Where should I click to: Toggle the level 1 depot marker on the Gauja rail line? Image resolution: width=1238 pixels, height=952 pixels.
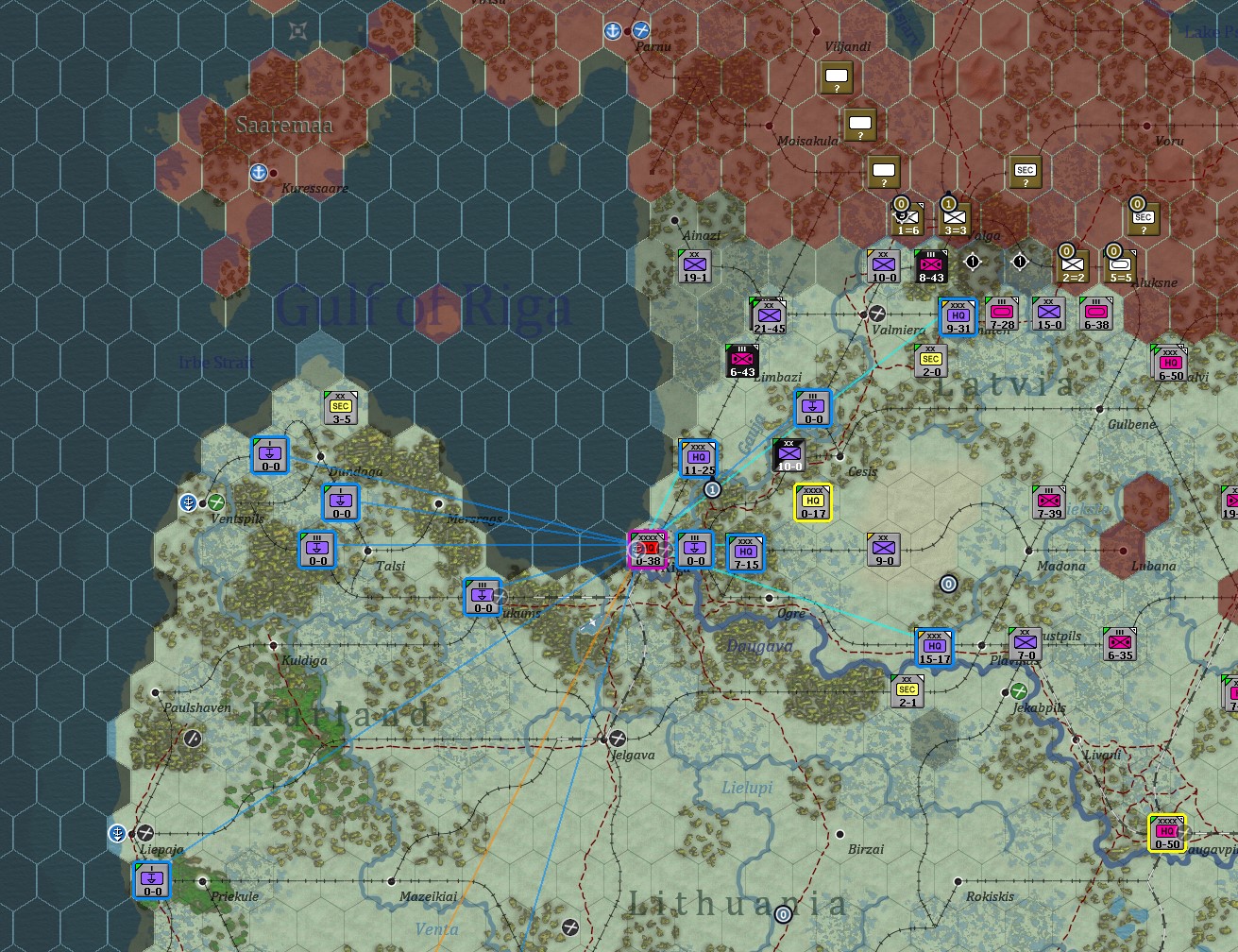[713, 489]
